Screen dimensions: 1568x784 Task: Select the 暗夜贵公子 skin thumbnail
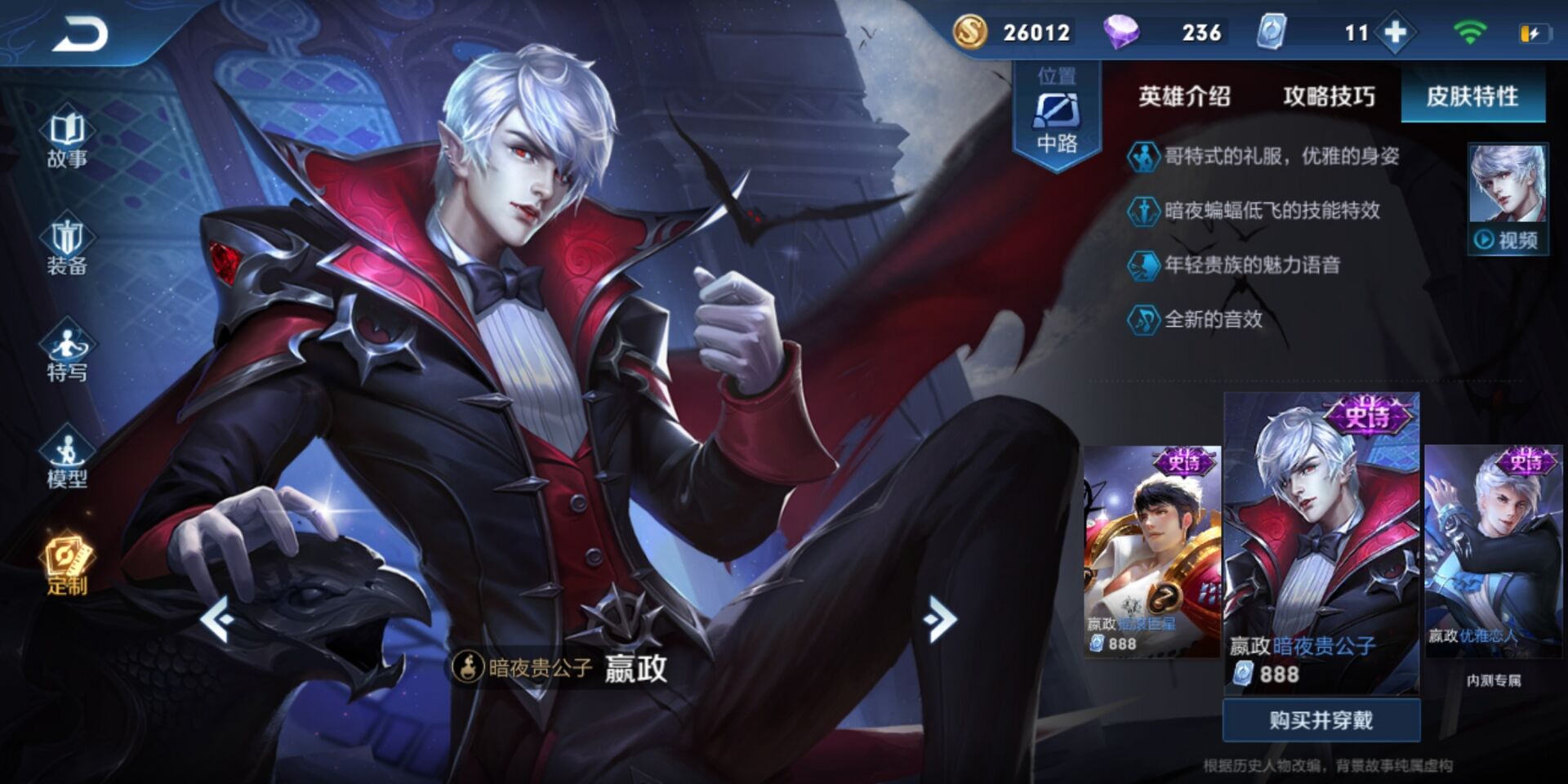[x=1321, y=543]
